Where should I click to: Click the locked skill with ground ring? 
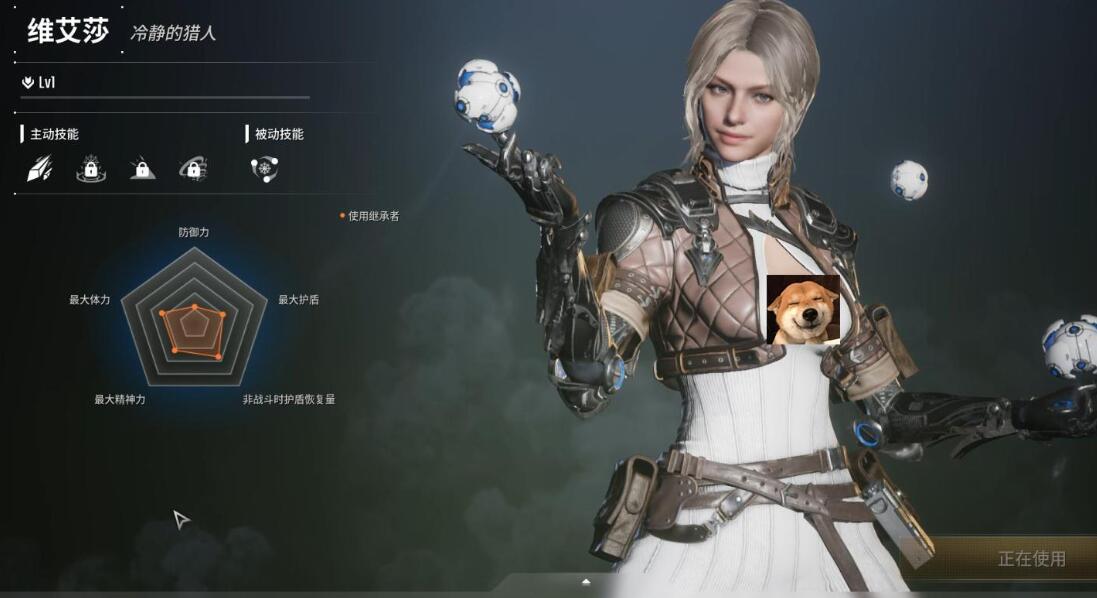point(91,169)
